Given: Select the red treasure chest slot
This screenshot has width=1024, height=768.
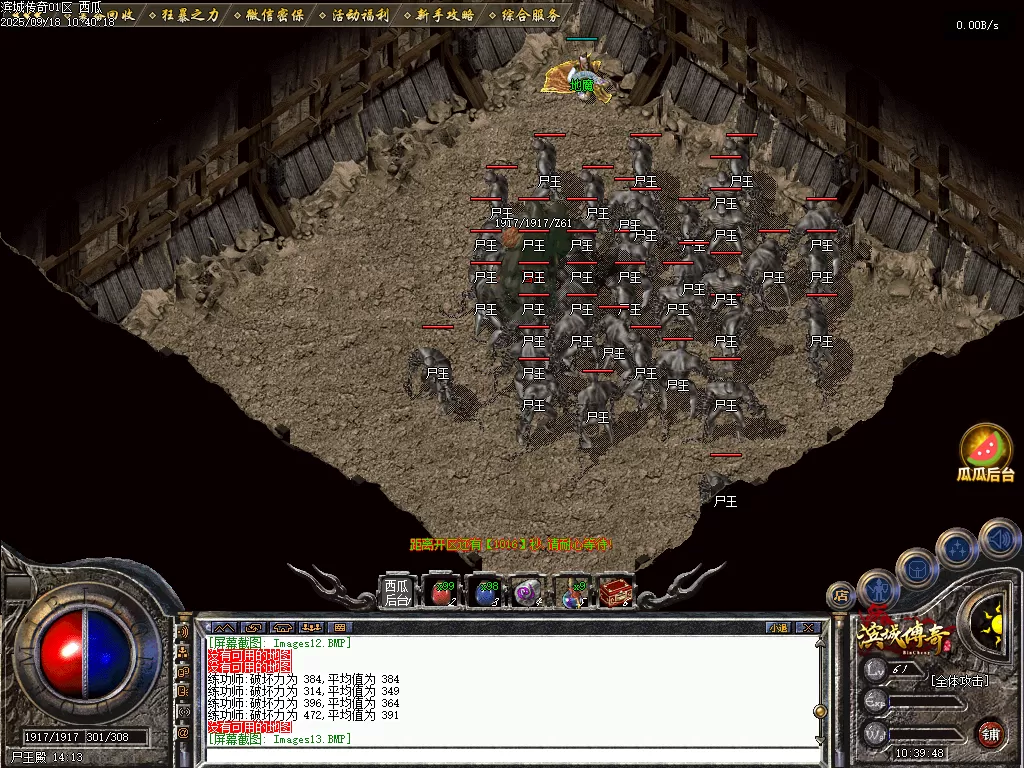Looking at the screenshot, I should click(x=614, y=593).
